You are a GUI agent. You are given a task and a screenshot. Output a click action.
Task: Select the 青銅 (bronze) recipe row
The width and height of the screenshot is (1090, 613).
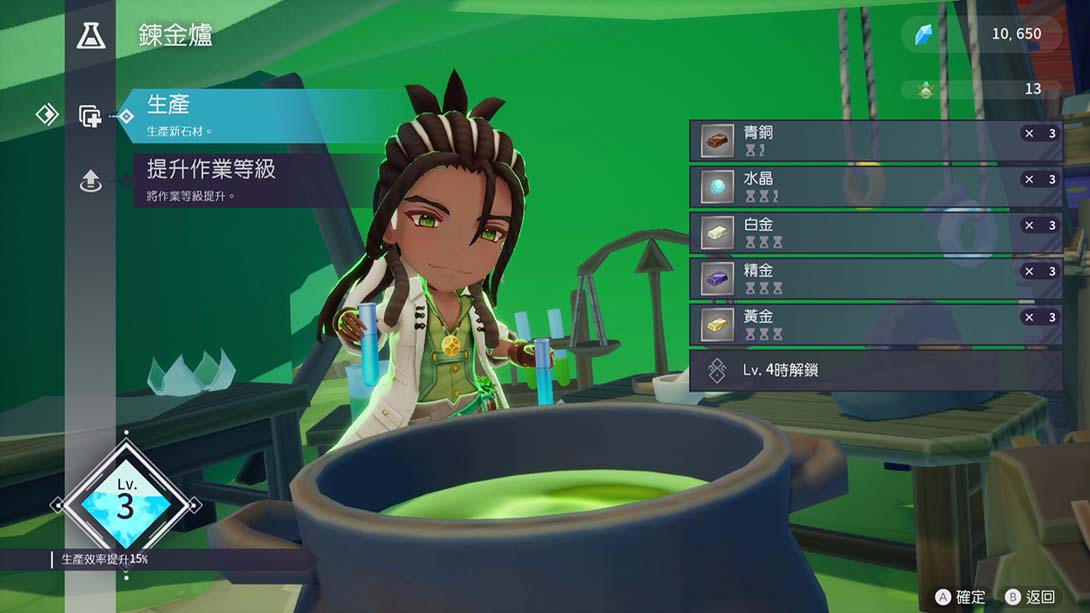tap(875, 141)
